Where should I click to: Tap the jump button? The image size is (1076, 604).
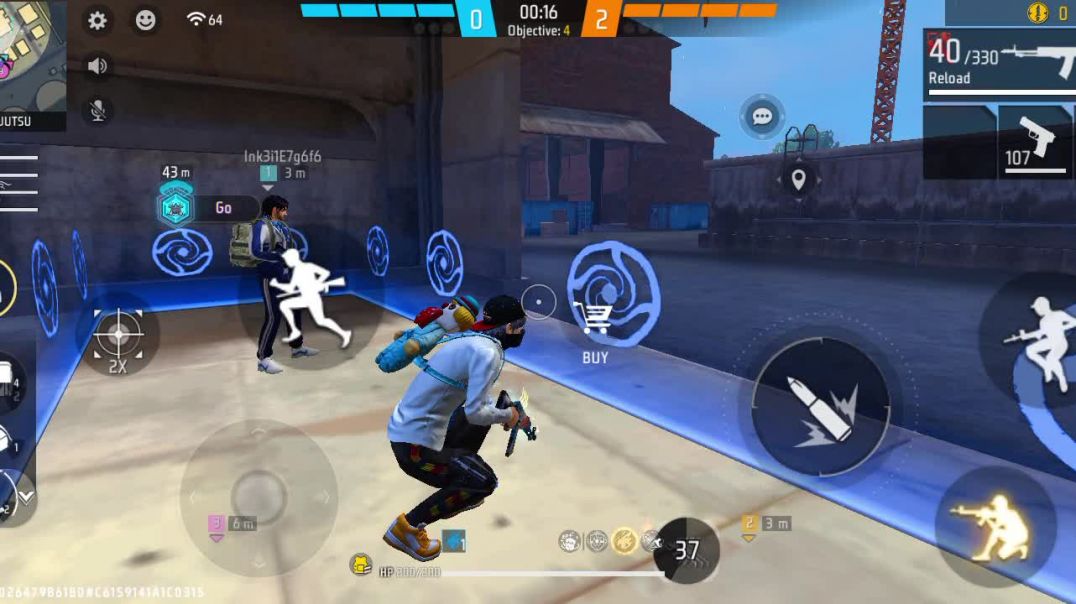pos(1040,340)
